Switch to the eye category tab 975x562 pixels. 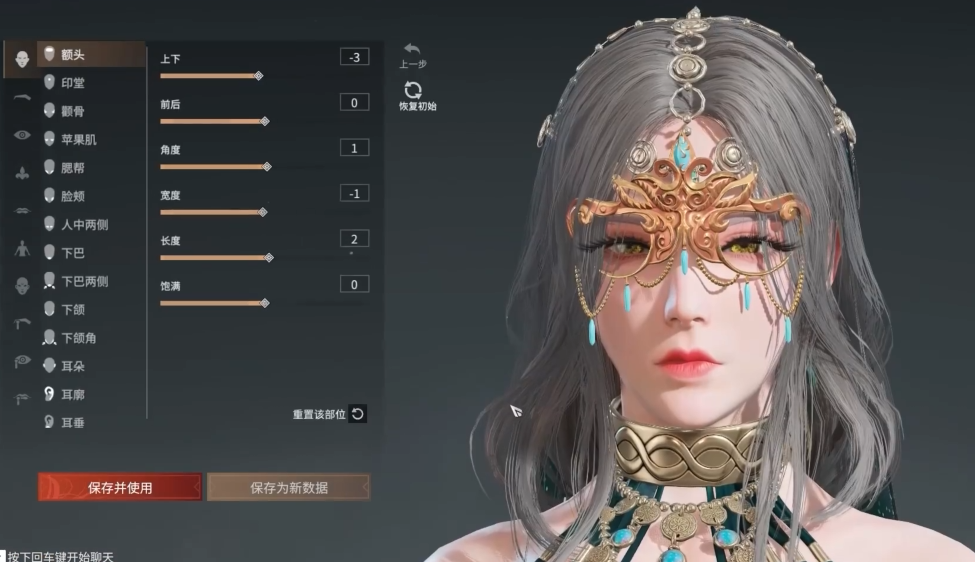click(22, 136)
